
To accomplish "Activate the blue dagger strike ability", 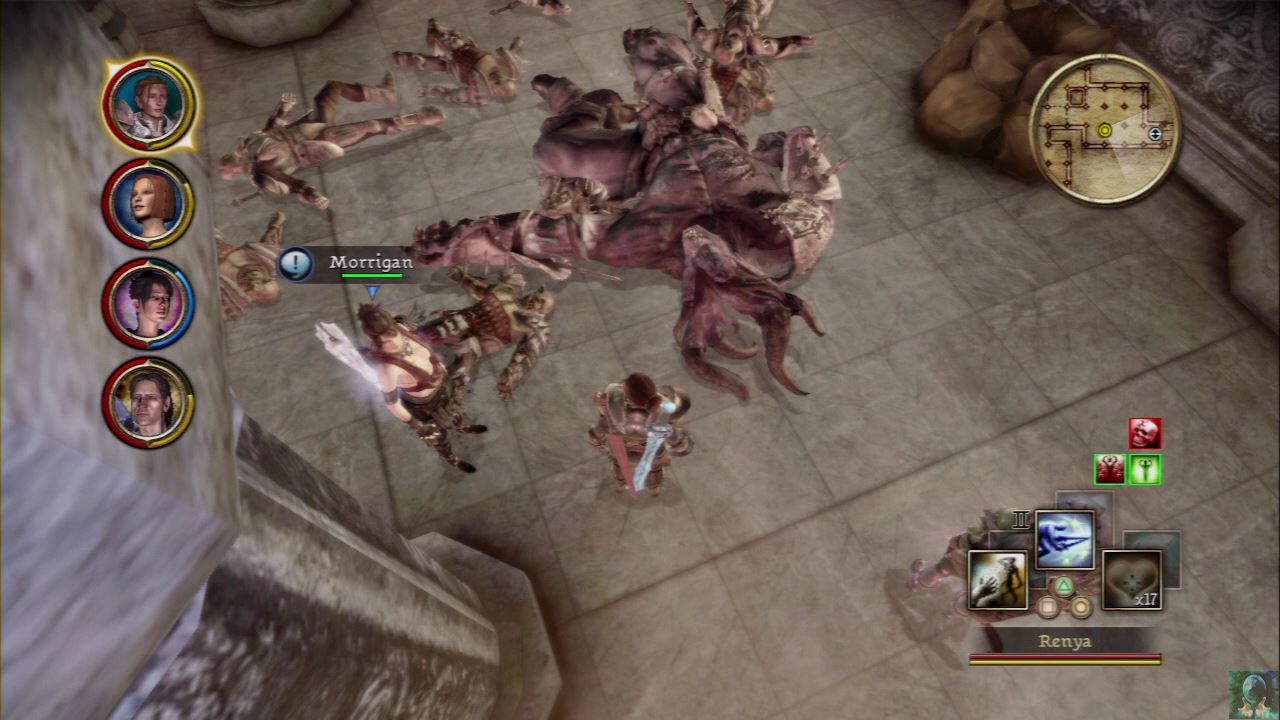I will 1064,539.
